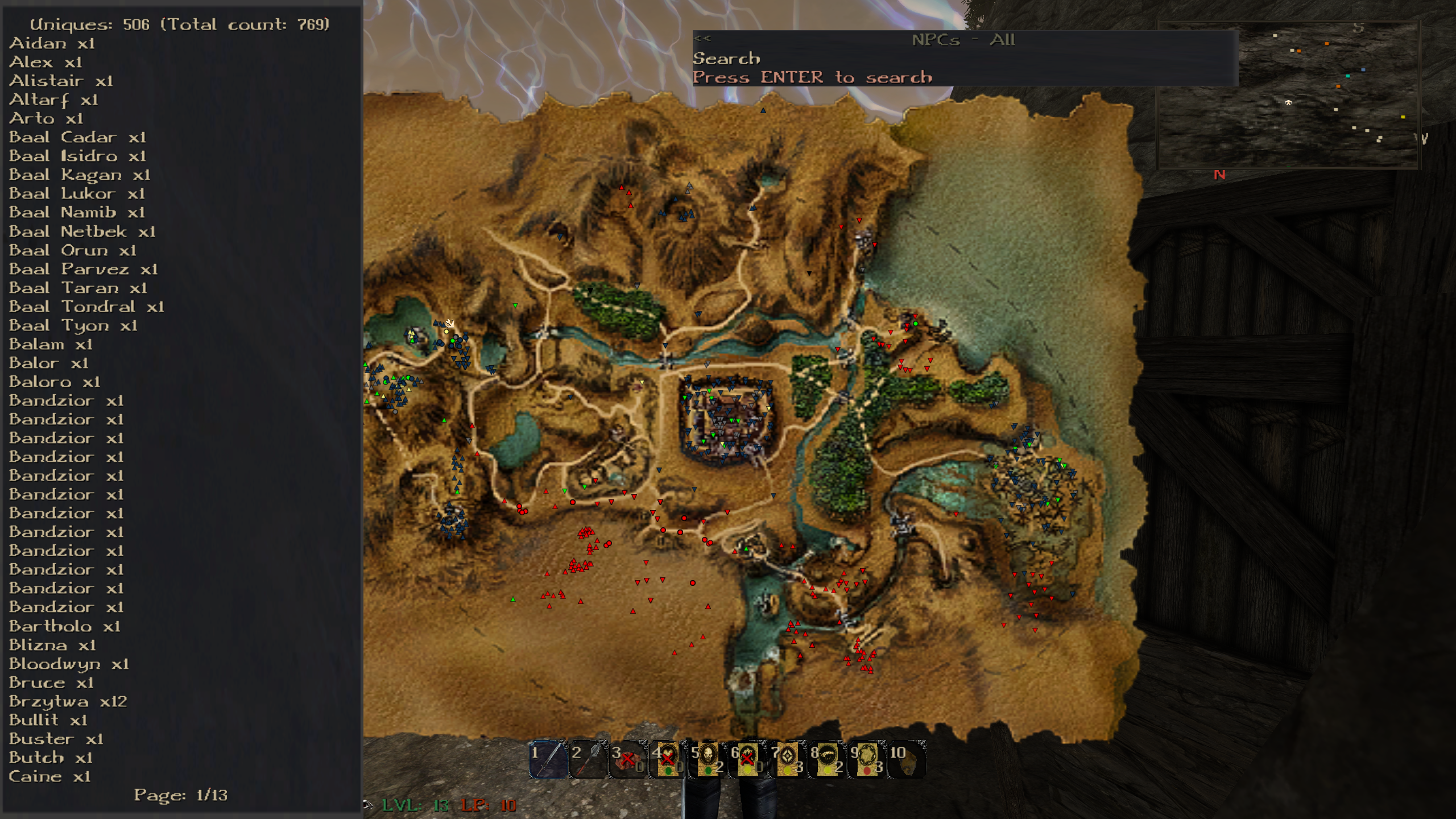Click the minimap in the corner
The width and height of the screenshot is (1456, 819).
click(x=1288, y=96)
